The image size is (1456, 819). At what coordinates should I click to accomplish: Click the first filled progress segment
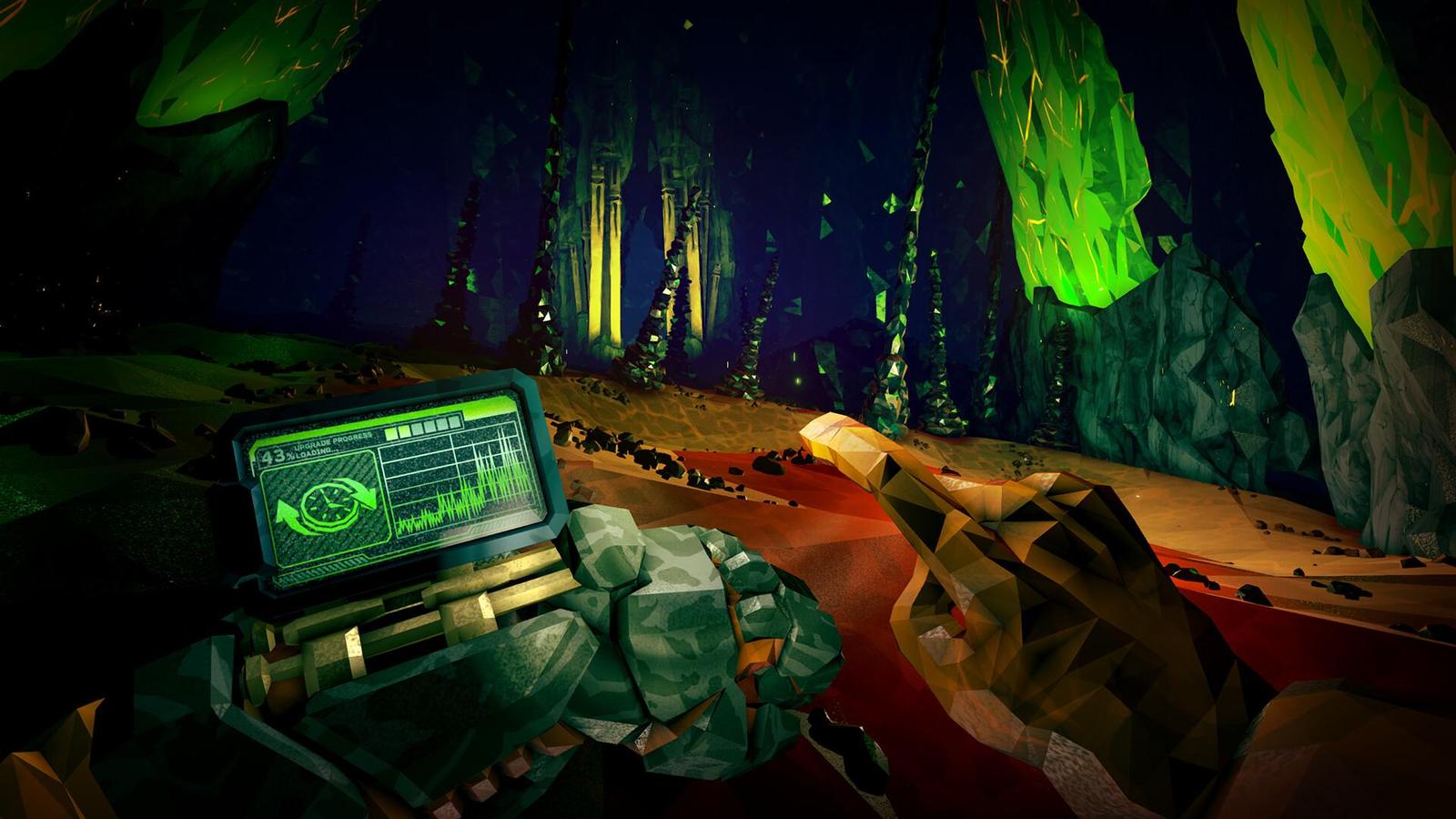tap(389, 432)
